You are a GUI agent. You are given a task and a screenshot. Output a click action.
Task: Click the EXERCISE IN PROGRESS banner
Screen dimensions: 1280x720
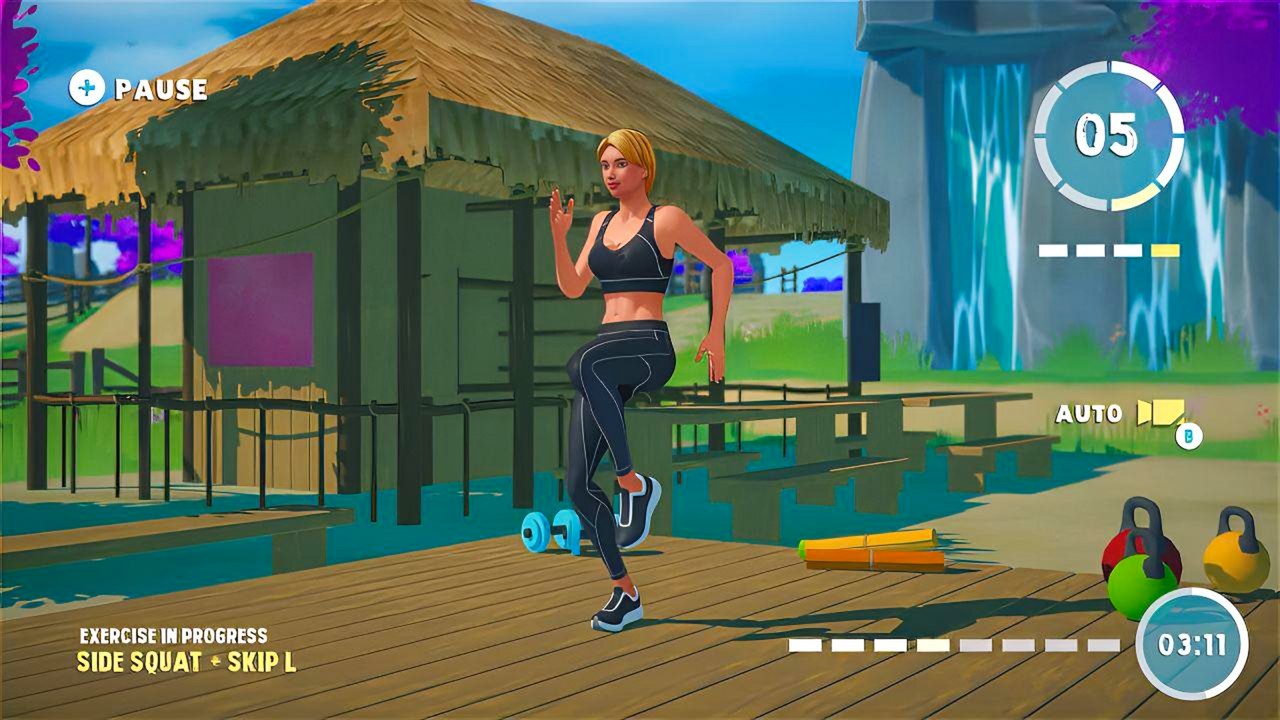172,633
